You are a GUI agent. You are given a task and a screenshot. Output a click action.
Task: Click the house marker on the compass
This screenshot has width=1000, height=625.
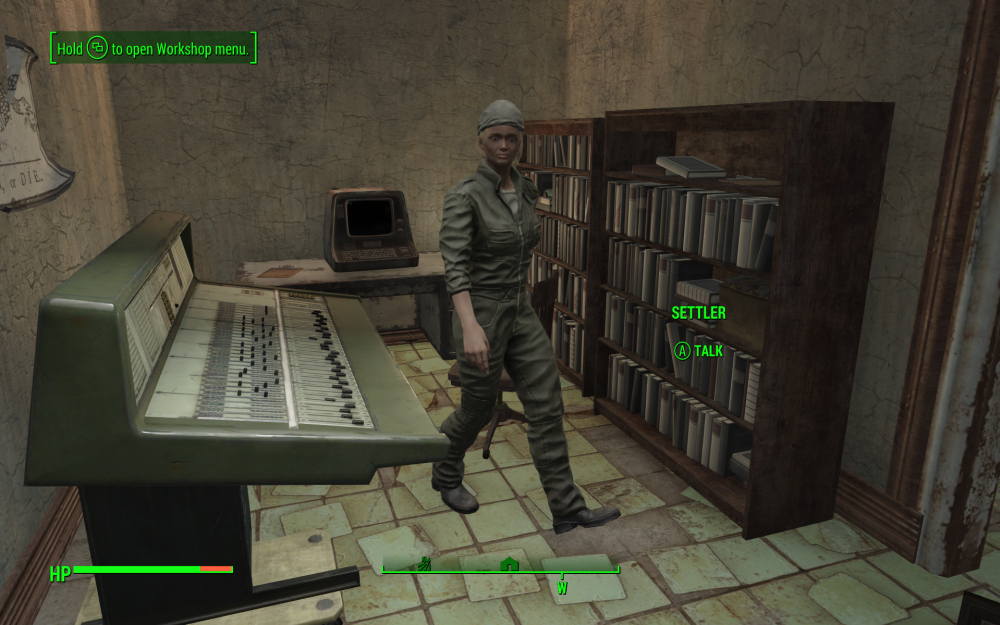point(509,564)
